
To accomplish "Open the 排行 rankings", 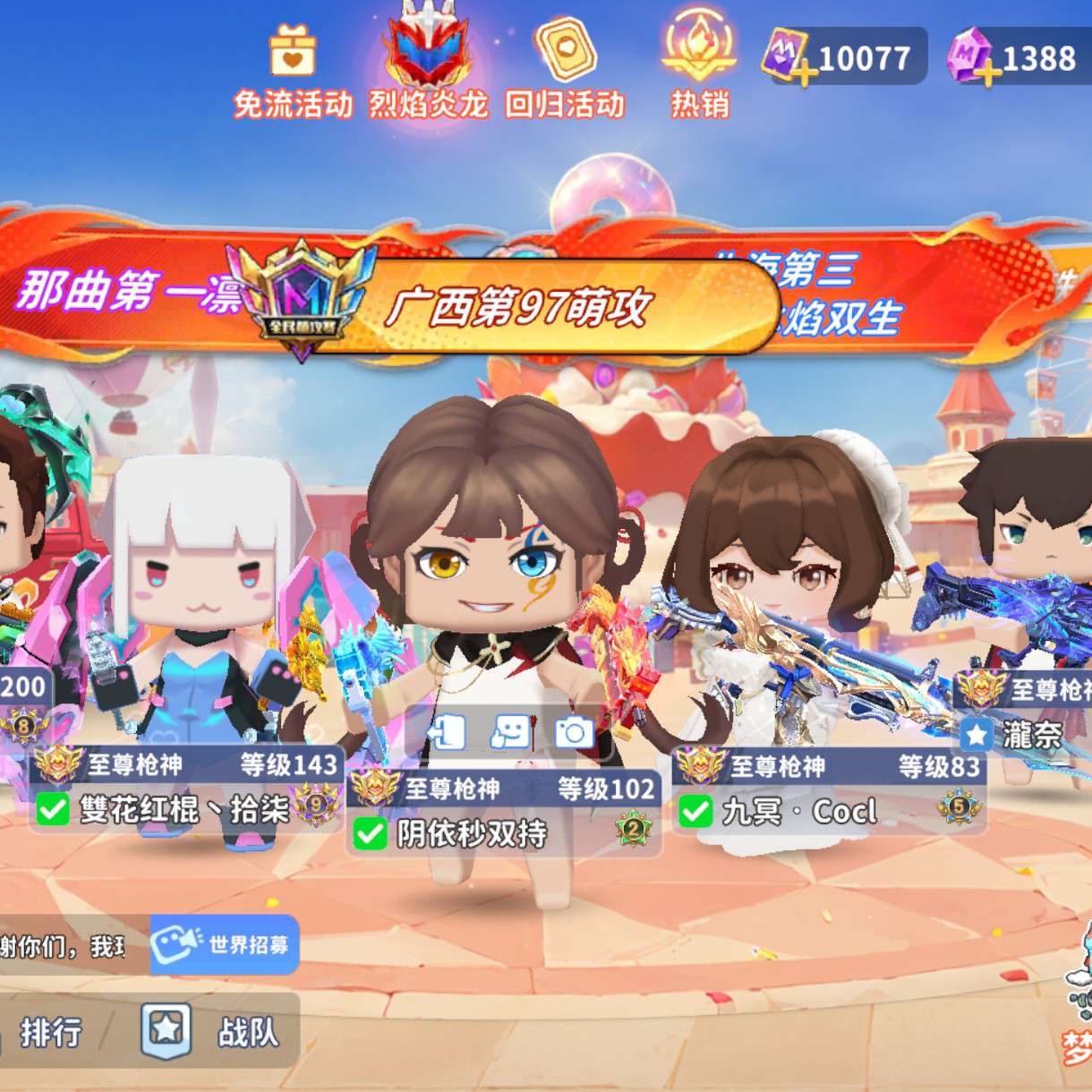I will pyautogui.click(x=50, y=1032).
